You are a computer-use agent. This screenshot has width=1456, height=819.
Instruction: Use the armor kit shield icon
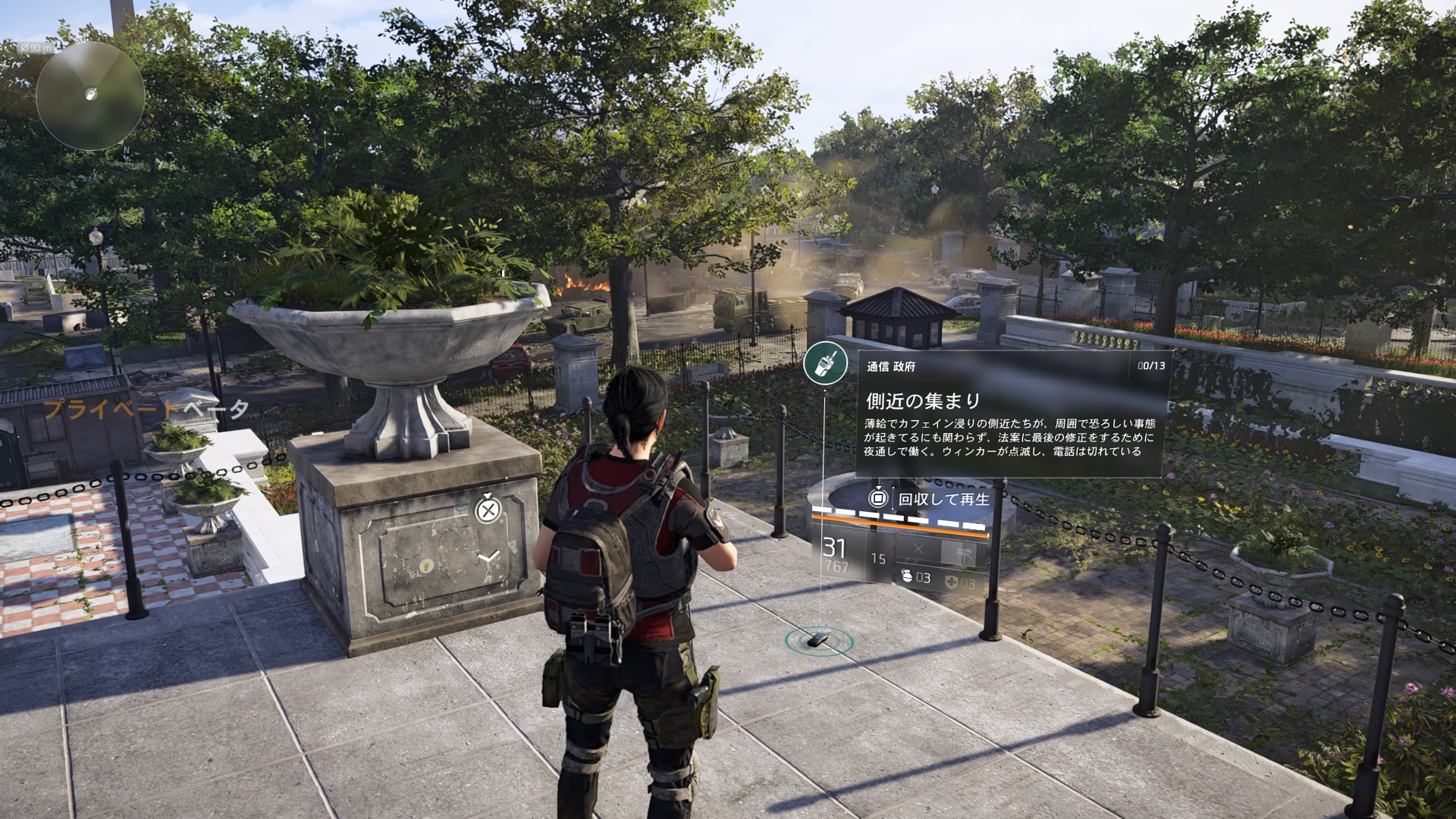(x=952, y=582)
